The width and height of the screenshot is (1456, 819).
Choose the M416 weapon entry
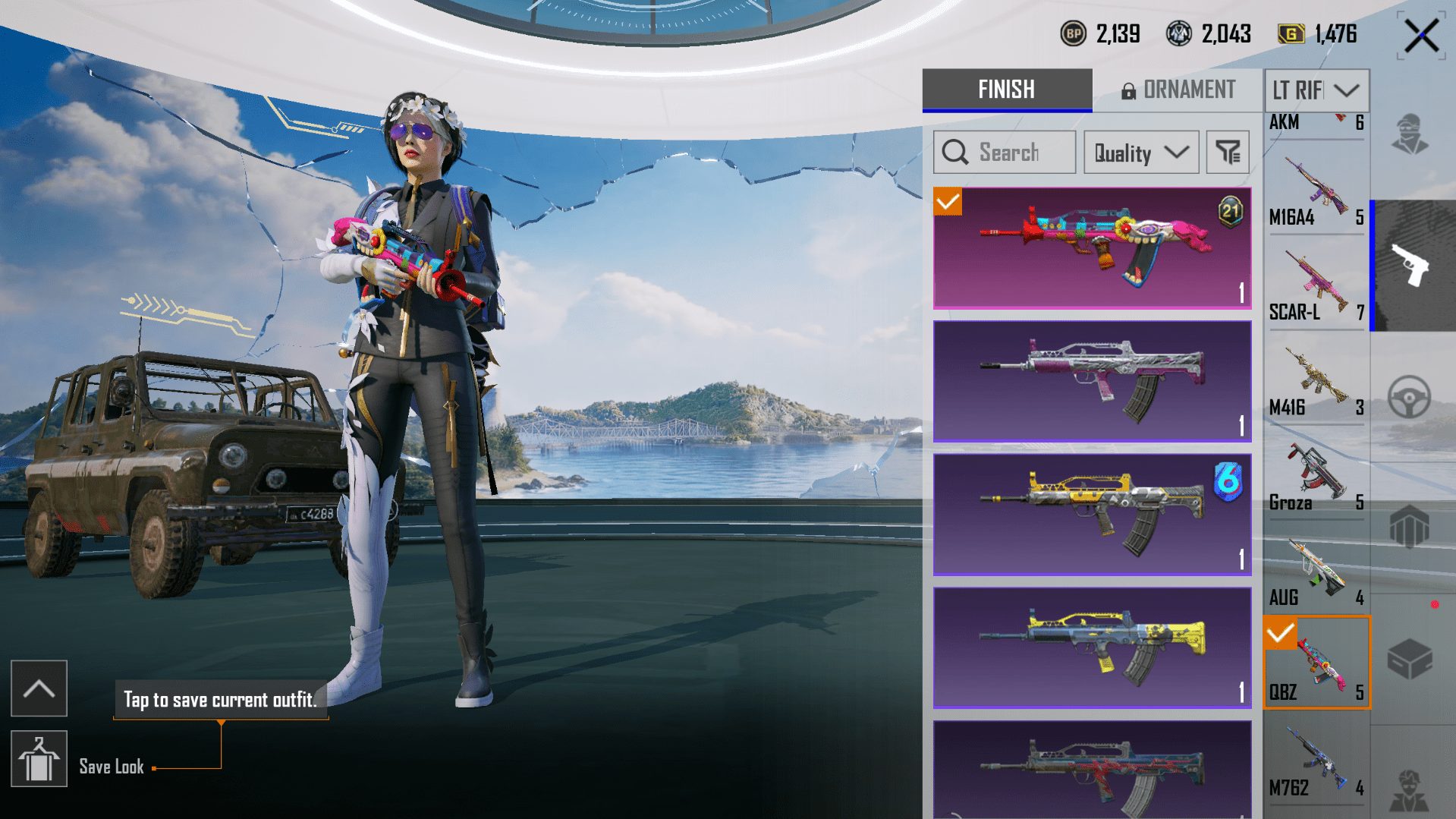coord(1316,383)
